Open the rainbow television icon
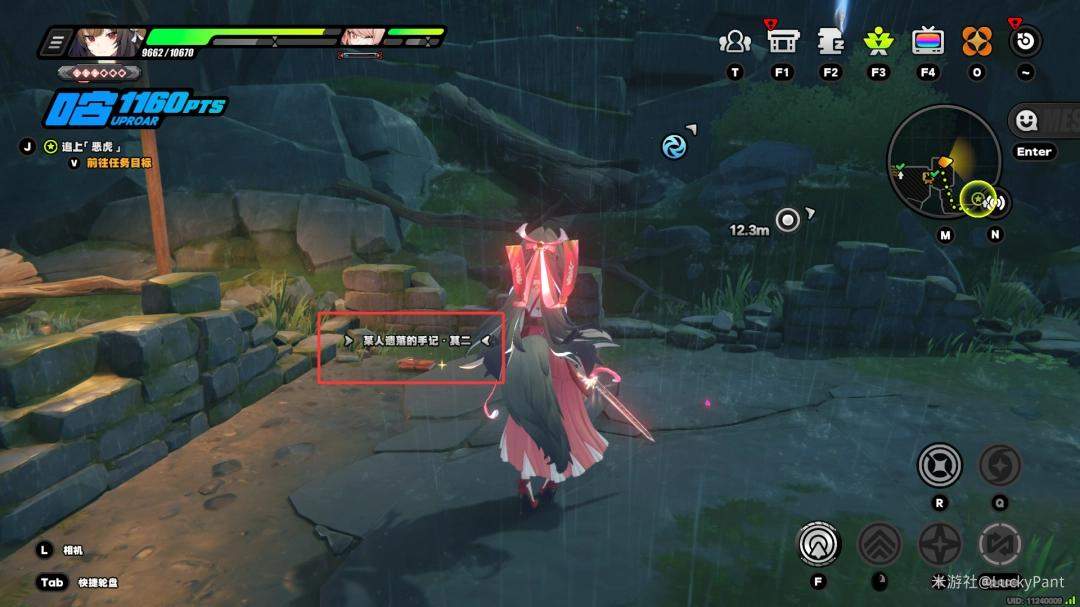 pyautogui.click(x=928, y=42)
